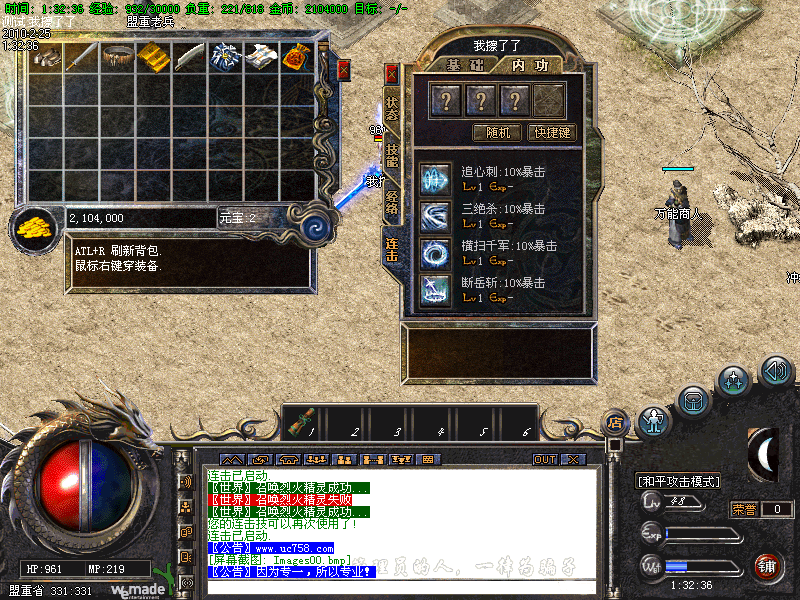This screenshot has width=800, height=600.
Task: Click the OUT button above chat
Action: coord(544,460)
